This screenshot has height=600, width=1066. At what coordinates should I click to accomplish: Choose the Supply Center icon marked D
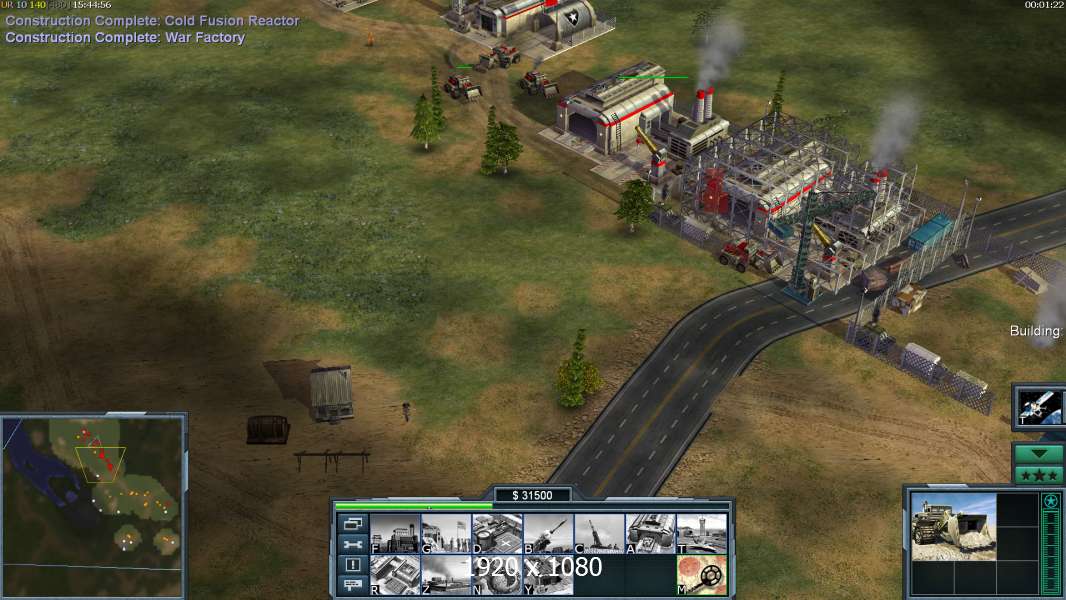click(497, 534)
